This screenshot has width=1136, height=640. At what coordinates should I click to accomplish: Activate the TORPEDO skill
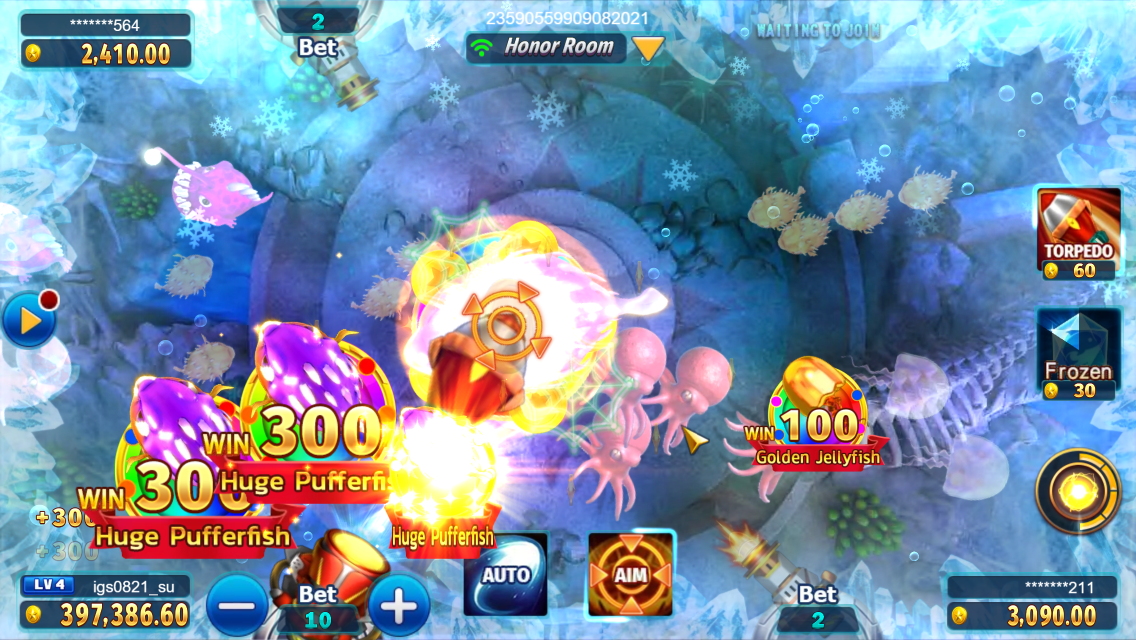point(1078,232)
